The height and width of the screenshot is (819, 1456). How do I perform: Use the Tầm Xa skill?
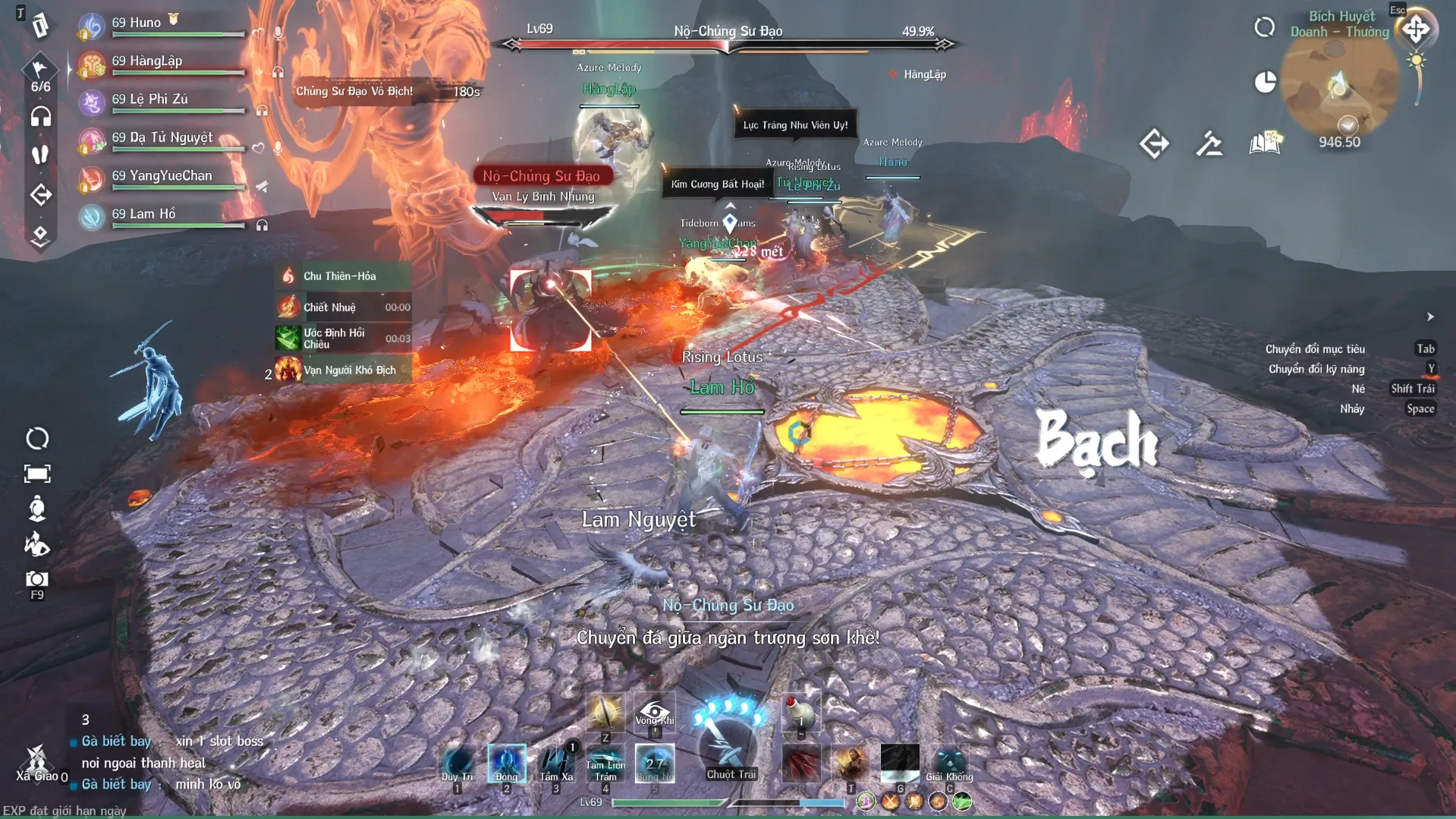(x=556, y=762)
